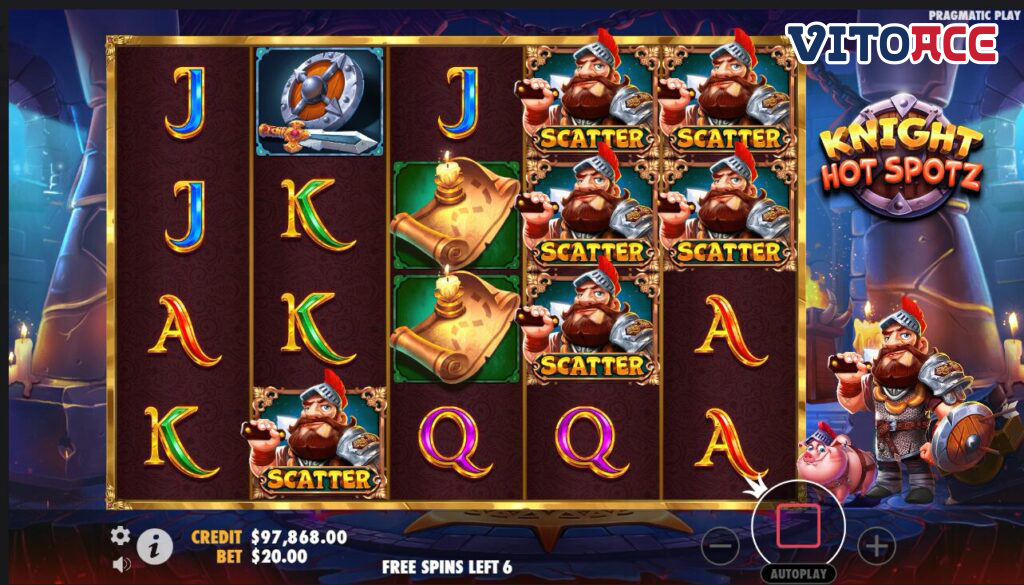
Task: Toggle the sound speaker icon
Action: pyautogui.click(x=121, y=564)
